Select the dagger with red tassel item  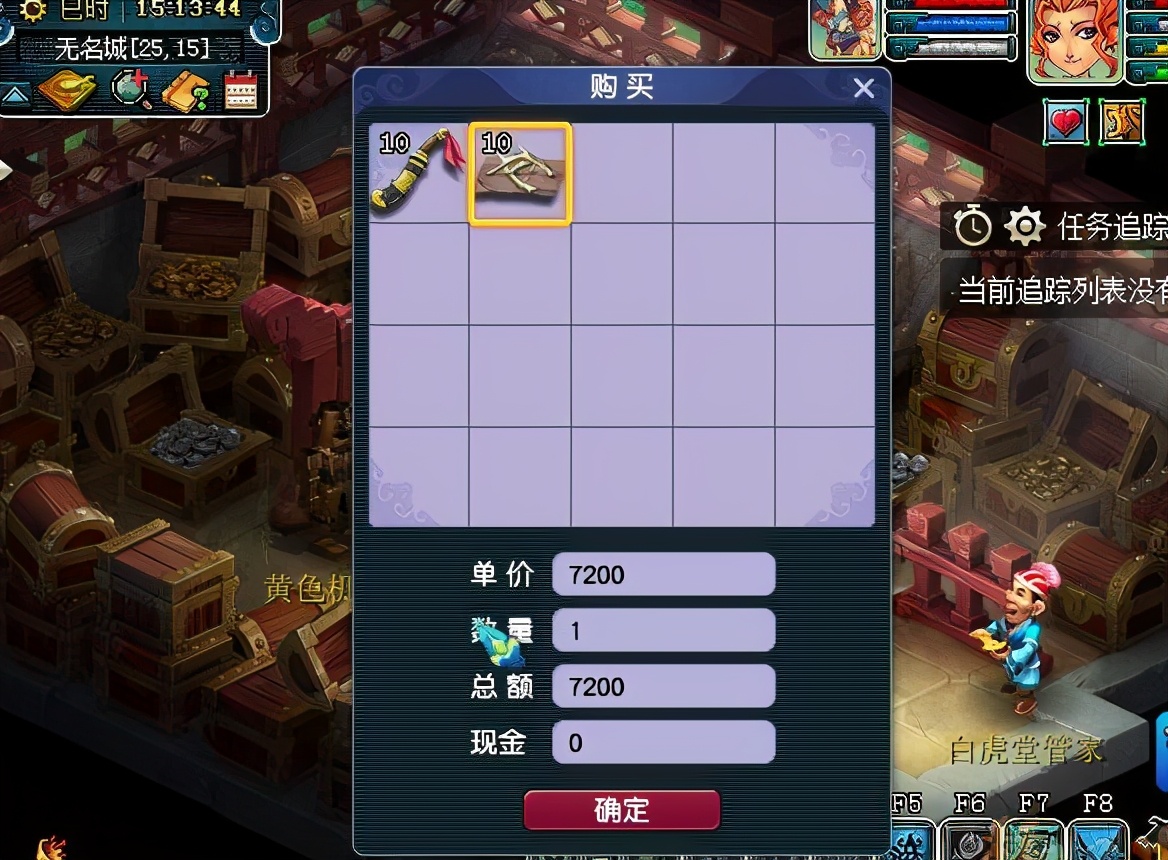(419, 174)
